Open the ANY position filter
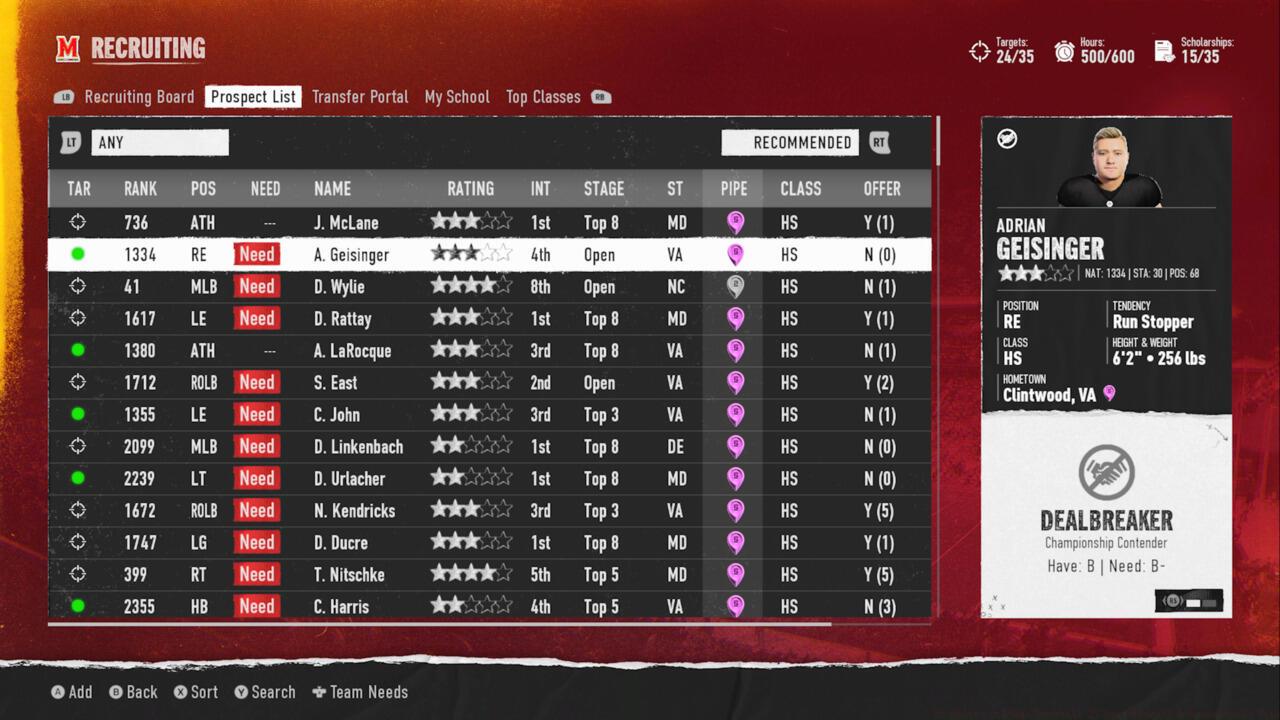1280x720 pixels. tap(159, 143)
